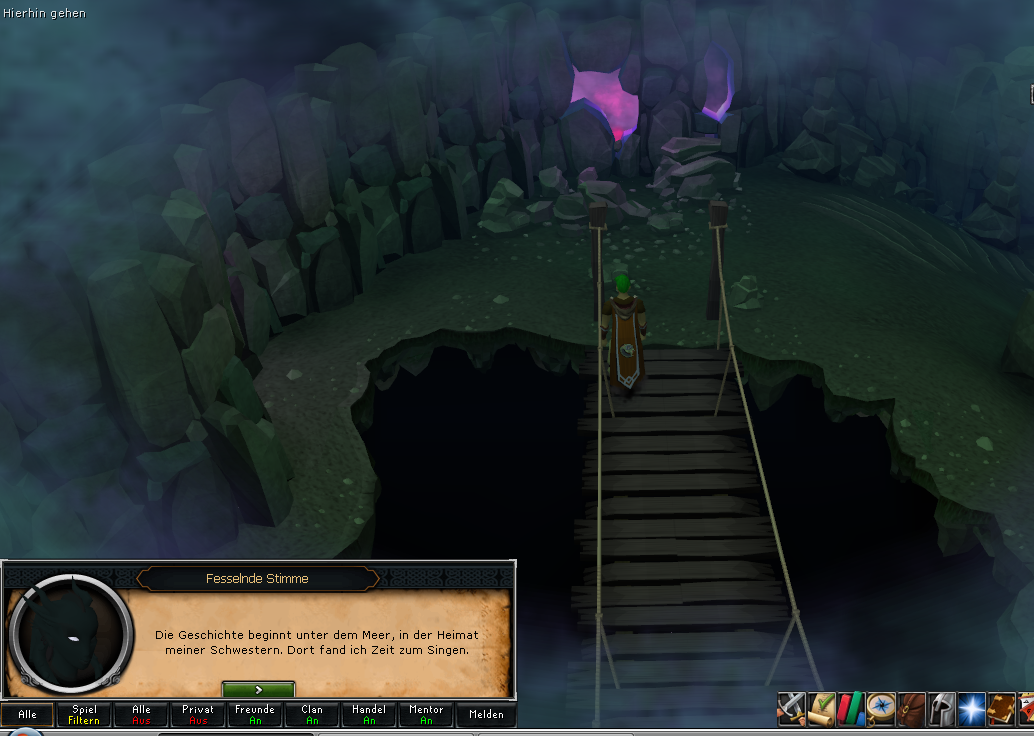
Task: Toggle the Mentor chat filter
Action: [x=426, y=715]
